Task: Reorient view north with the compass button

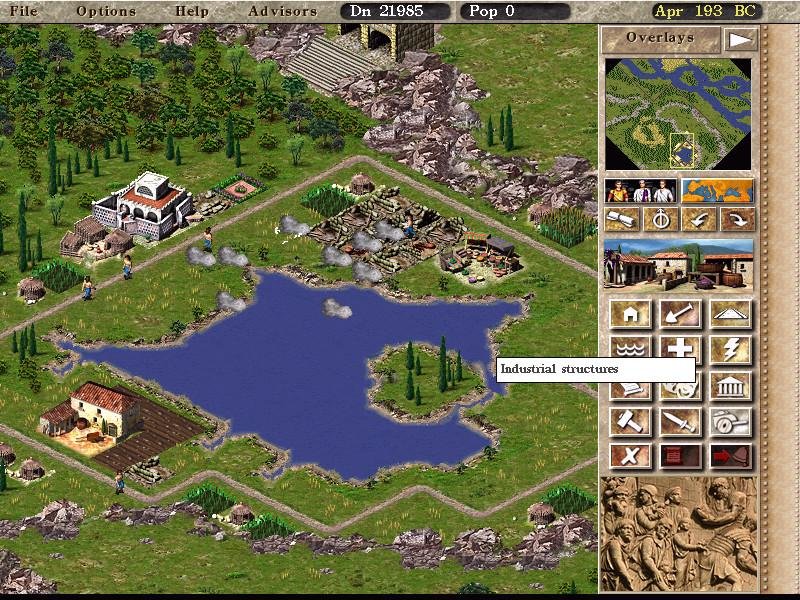Action: 661,219
